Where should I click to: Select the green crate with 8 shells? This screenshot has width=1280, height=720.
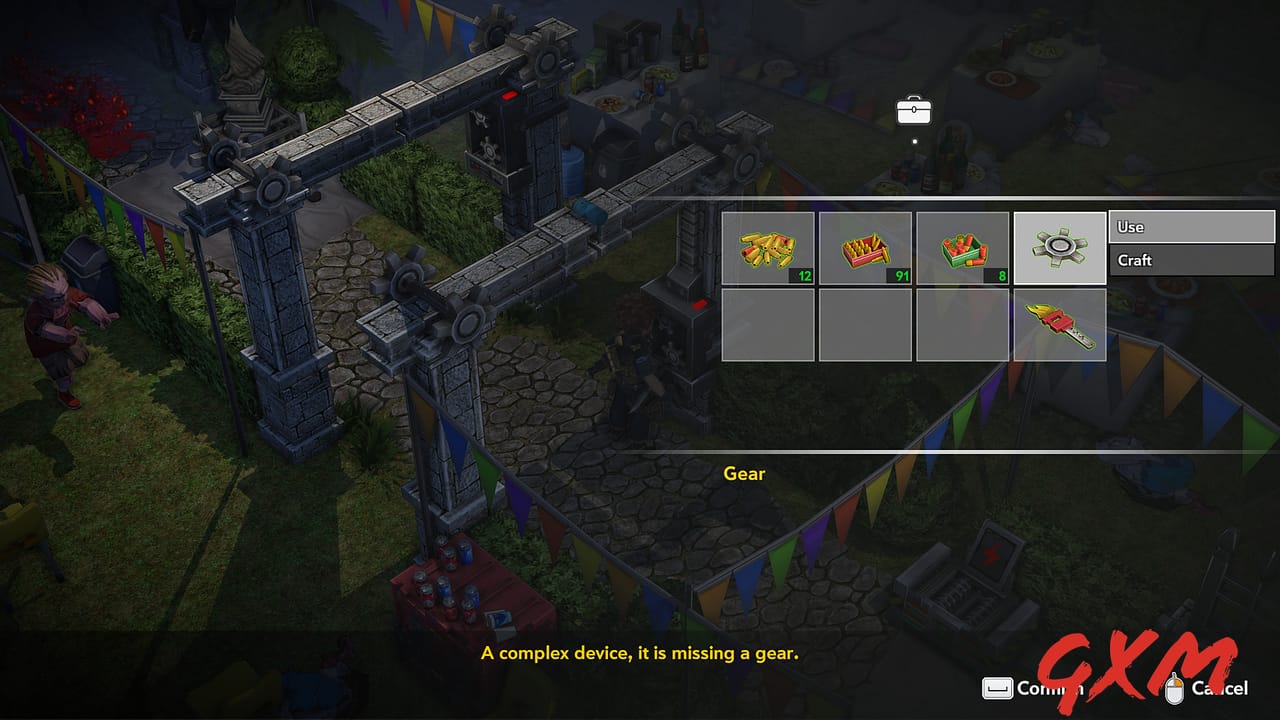click(962, 246)
